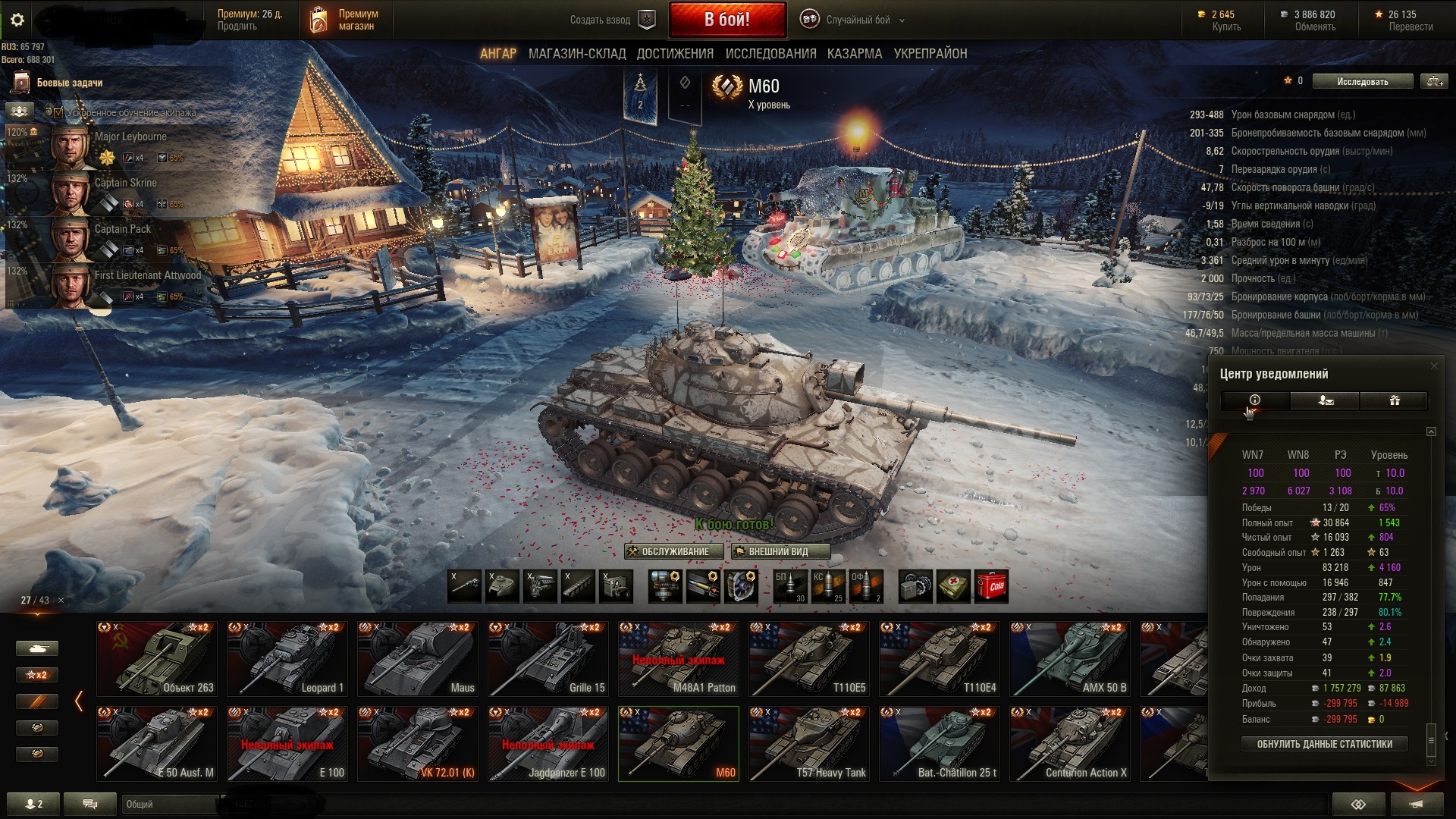Go to the ИССЛЕДОВАНИЯ tab
Screen dimensions: 1456x819
[770, 54]
